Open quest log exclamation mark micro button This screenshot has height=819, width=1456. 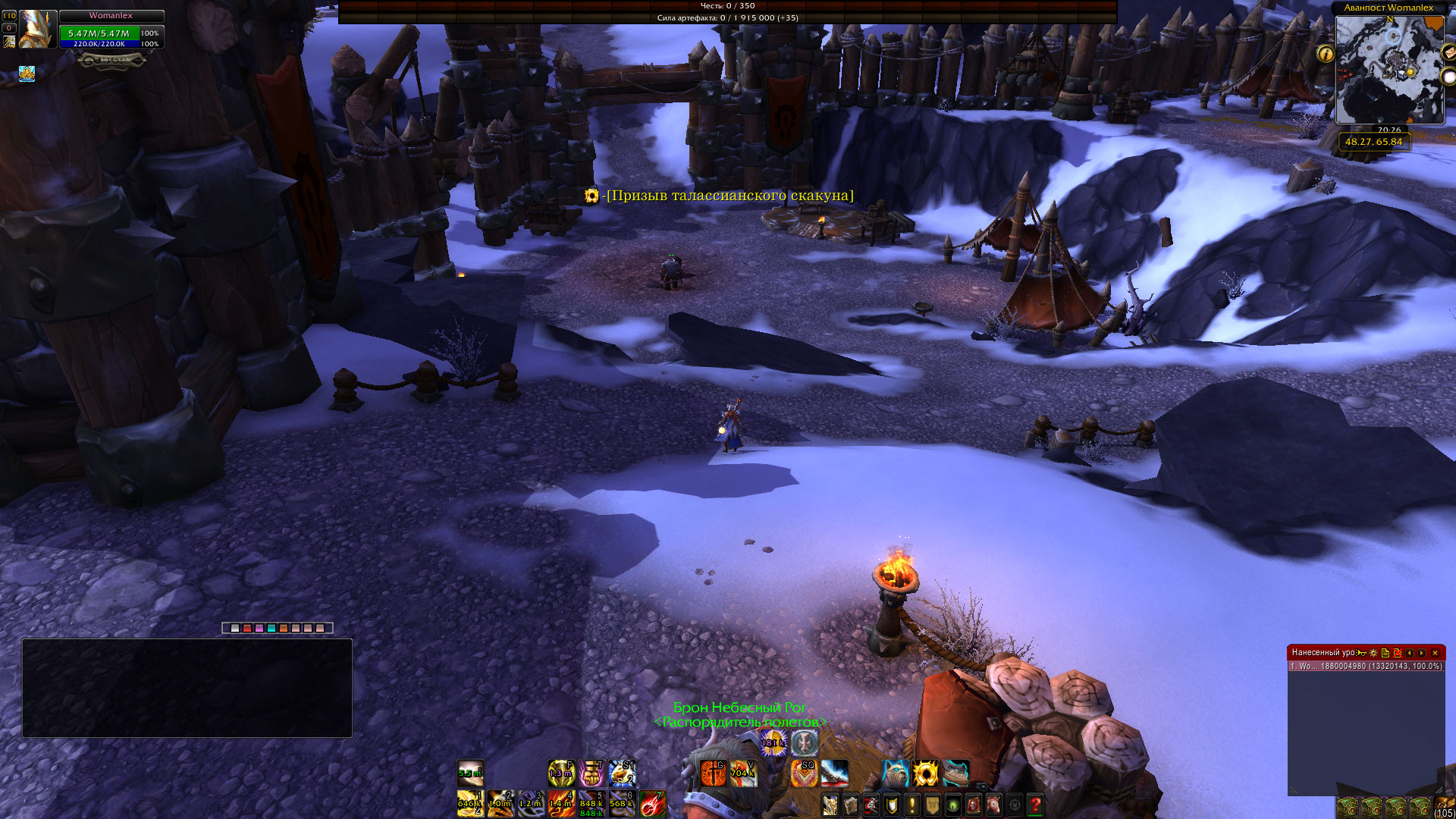912,805
